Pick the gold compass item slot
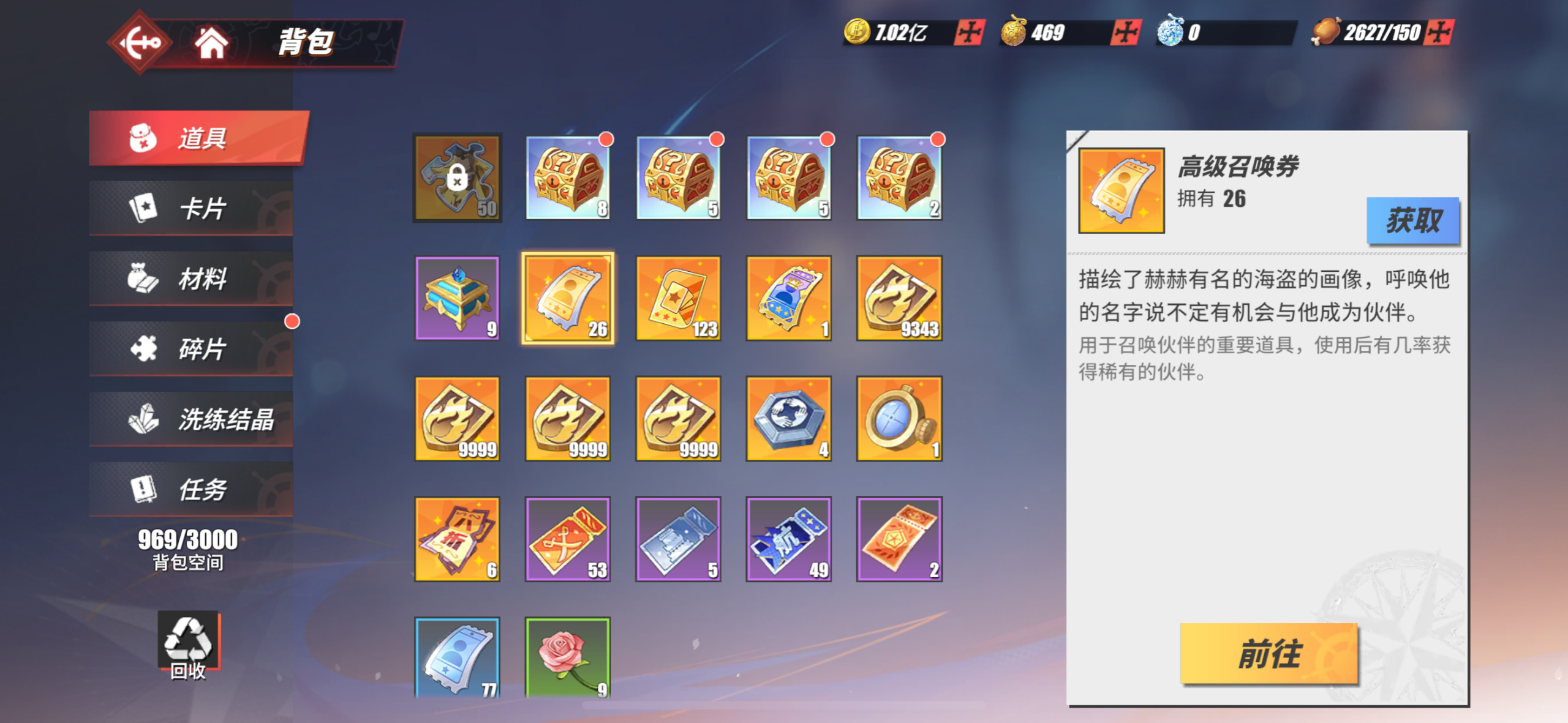Image resolution: width=1568 pixels, height=723 pixels. (899, 419)
